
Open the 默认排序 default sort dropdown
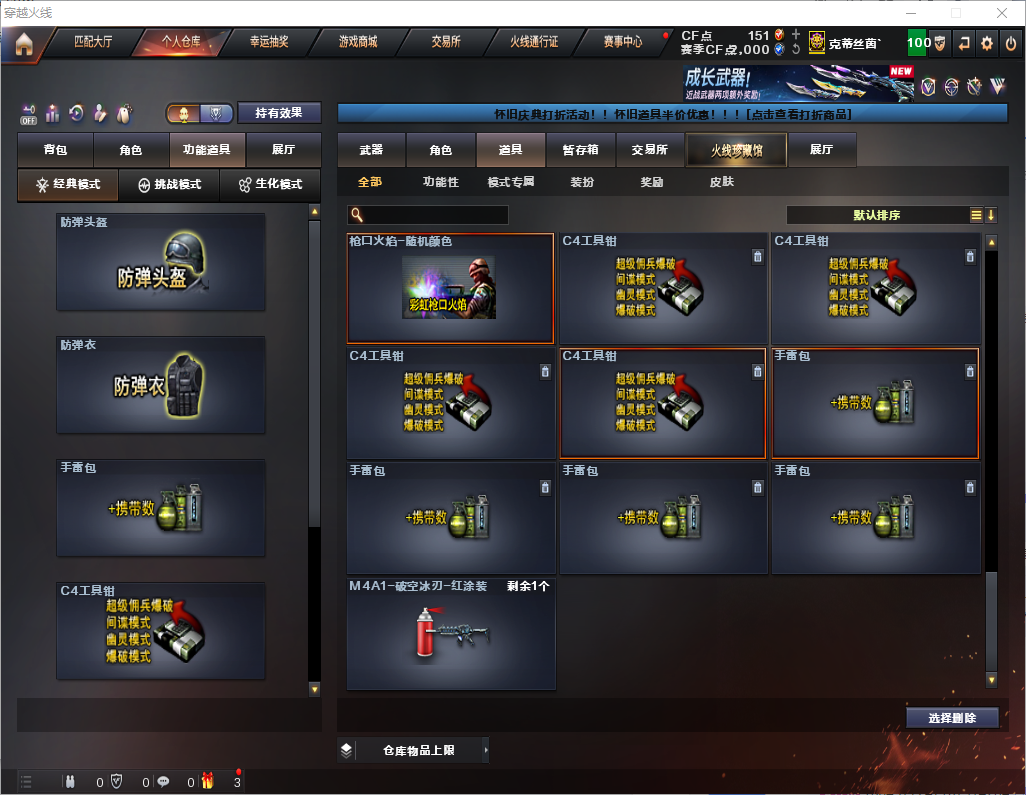(876, 215)
